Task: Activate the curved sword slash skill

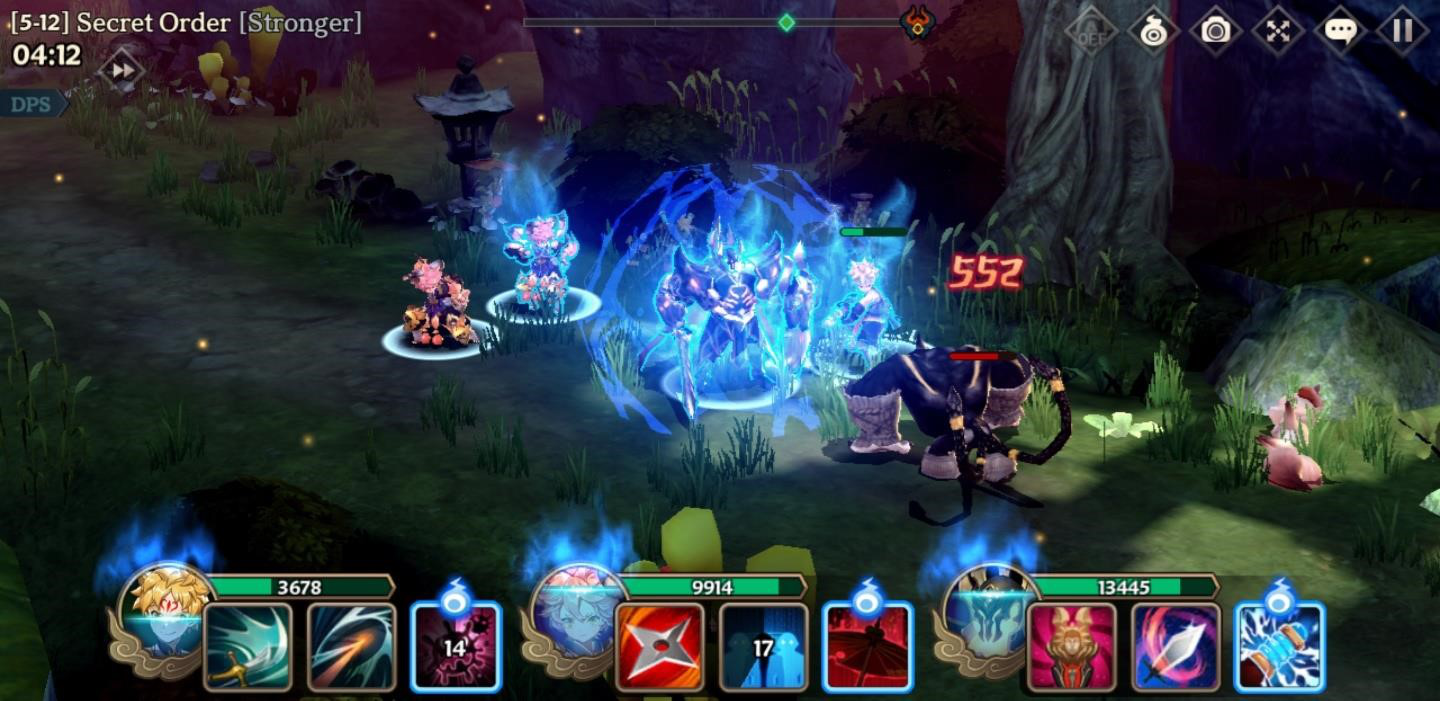Action: (x=248, y=646)
